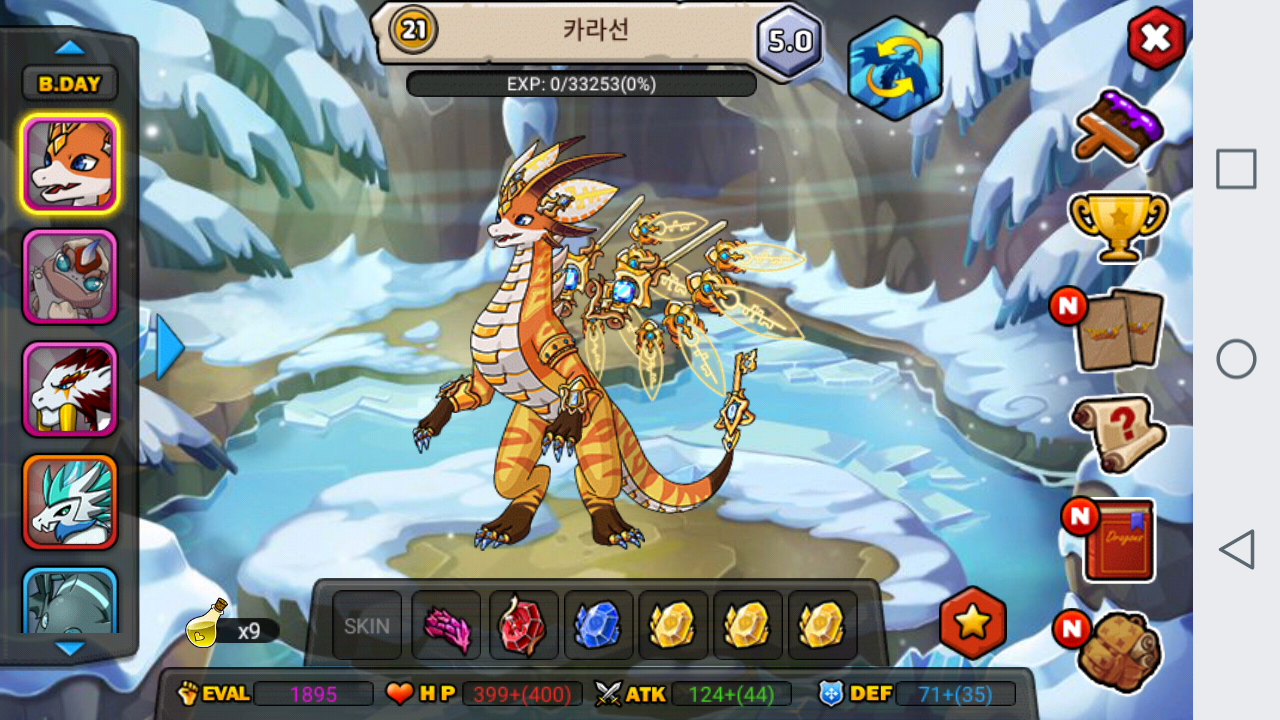Open the gold trophy icon
Image resolution: width=1280 pixels, height=720 pixels.
(1118, 223)
